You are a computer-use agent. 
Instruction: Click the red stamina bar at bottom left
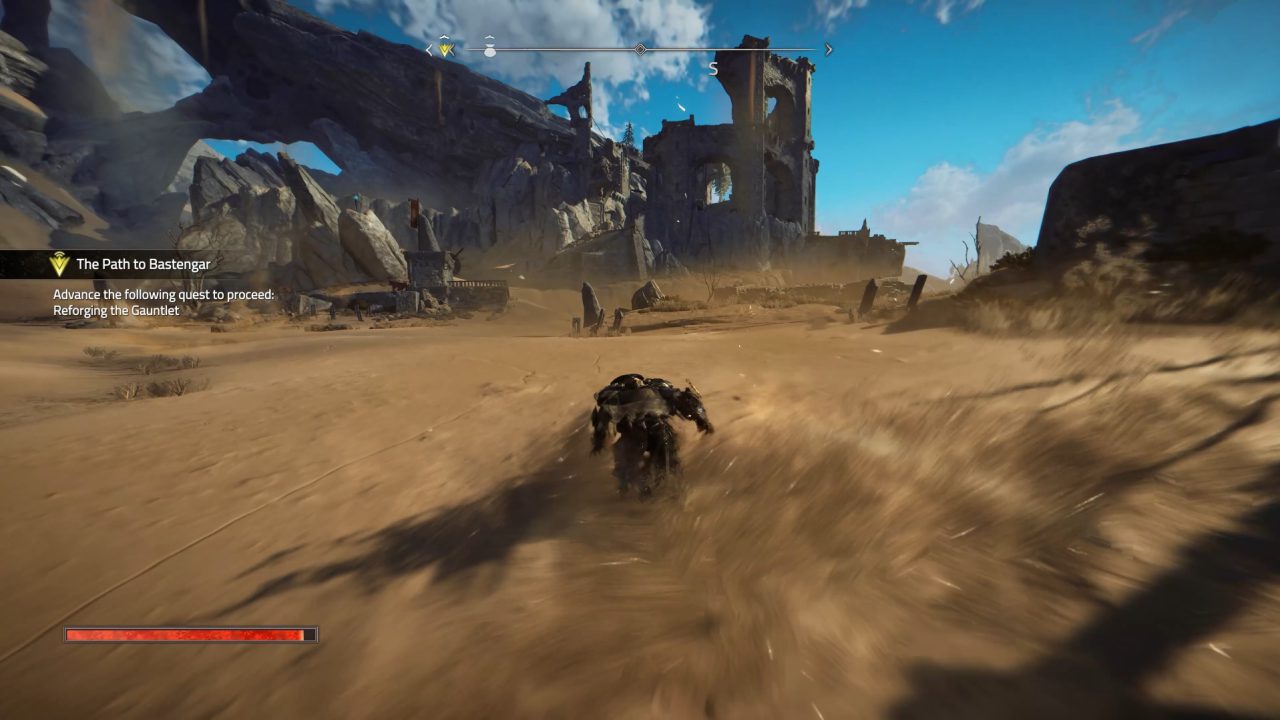point(188,634)
